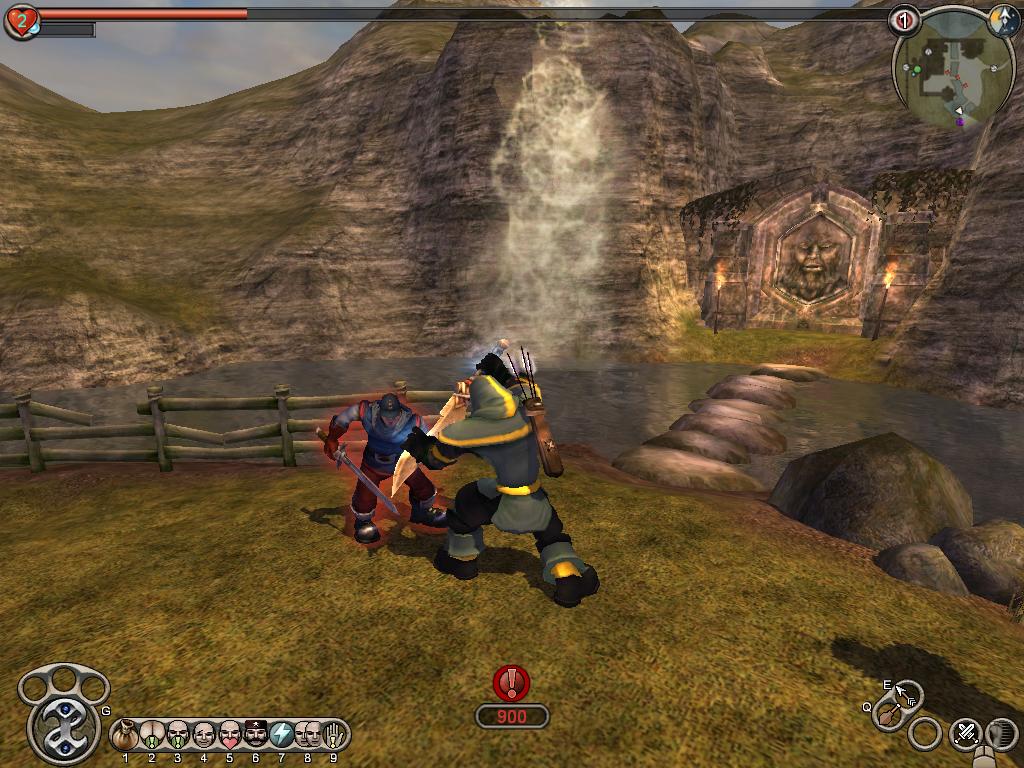This screenshot has height=768, width=1024.
Task: Activate the heart flirt expression
Action: click(229, 735)
